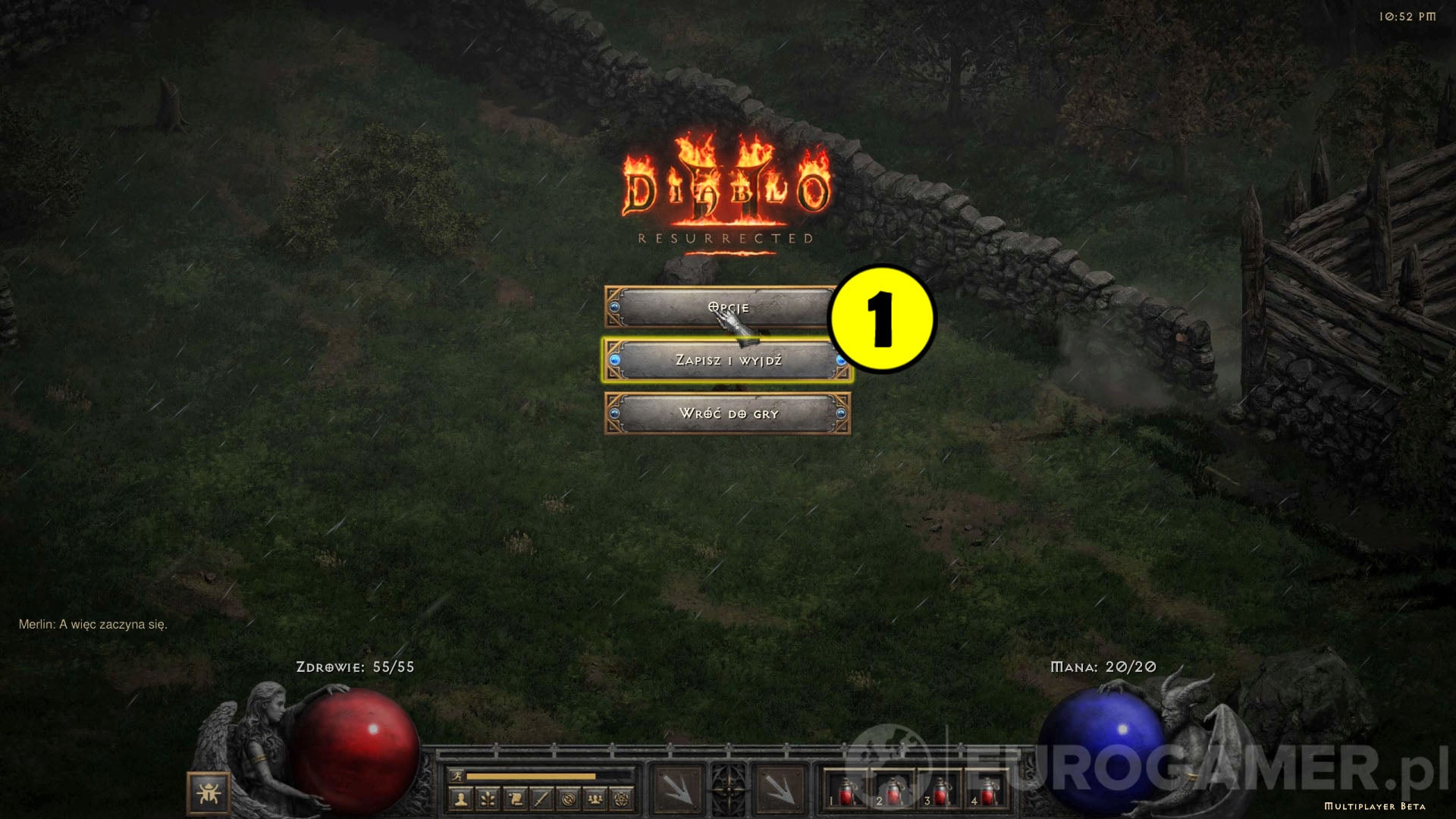Open the Quest Log scroll icon
Viewport: 1456px width, 819px height.
tap(515, 798)
